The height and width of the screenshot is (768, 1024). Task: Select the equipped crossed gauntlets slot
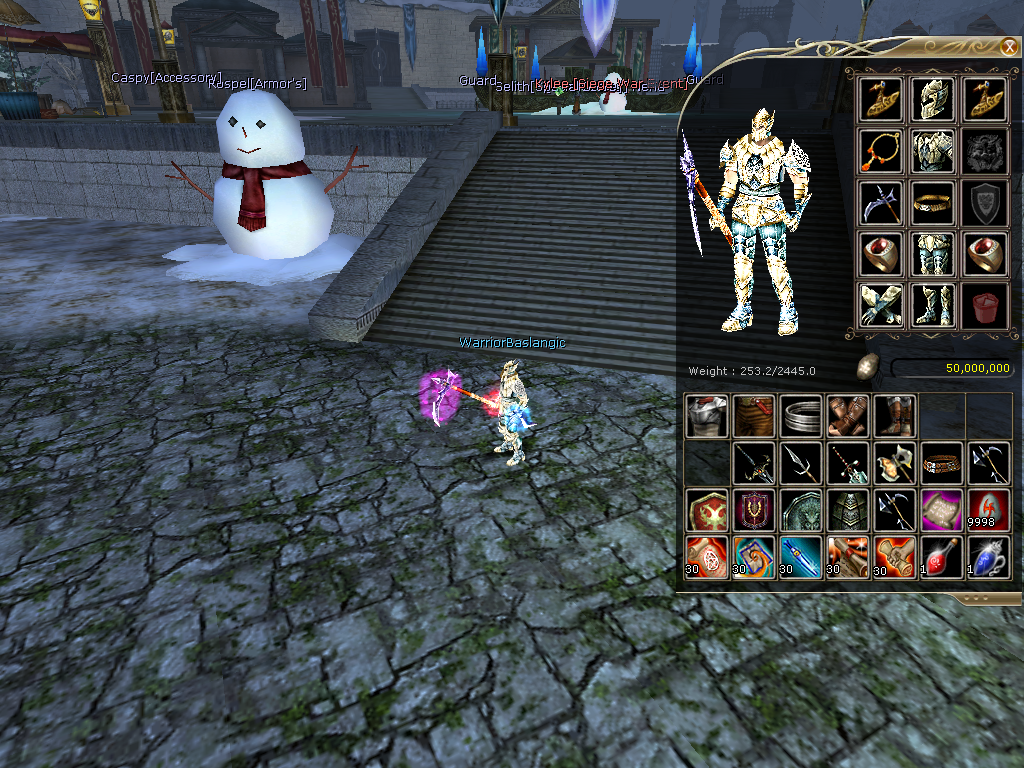pyautogui.click(x=881, y=306)
